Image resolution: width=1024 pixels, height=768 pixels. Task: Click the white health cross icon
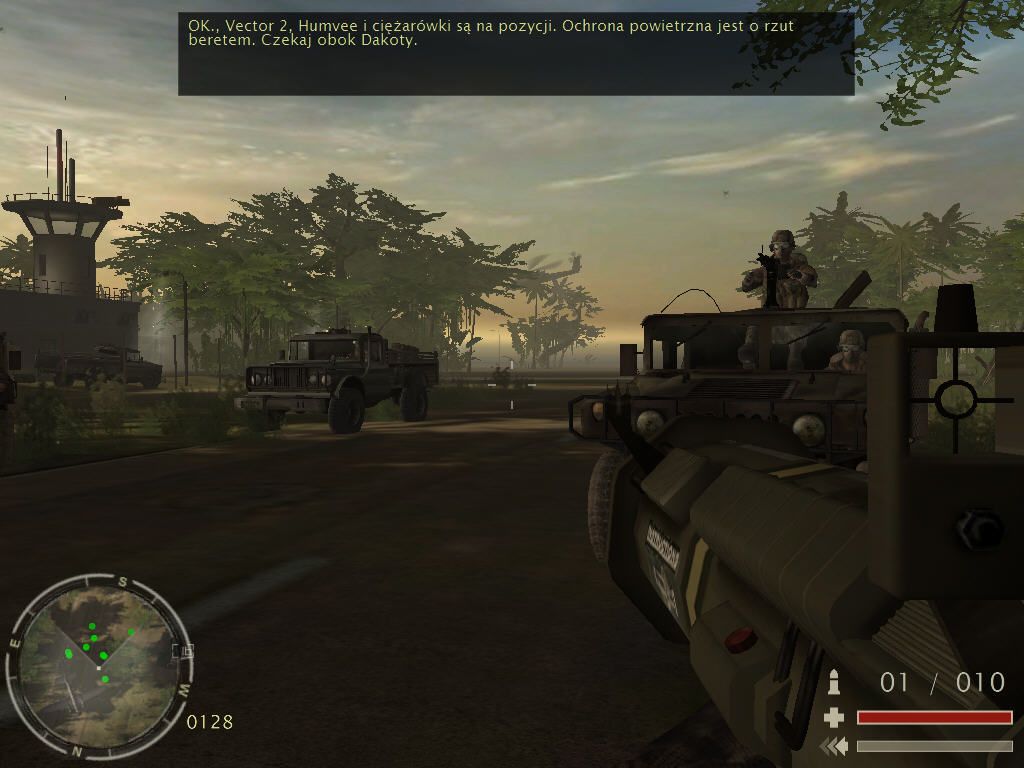point(834,717)
